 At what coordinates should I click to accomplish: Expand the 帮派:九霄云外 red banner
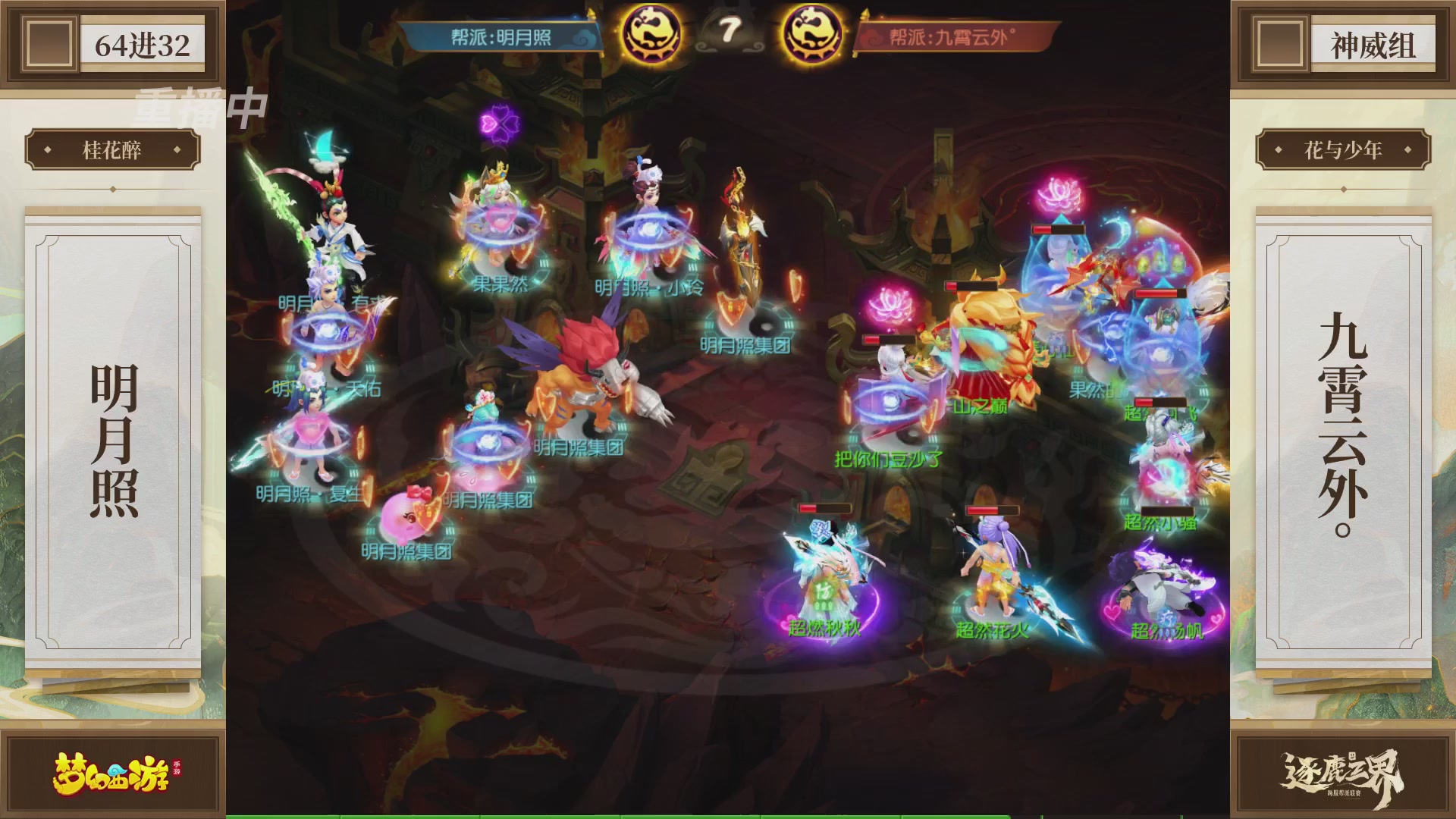952,34
